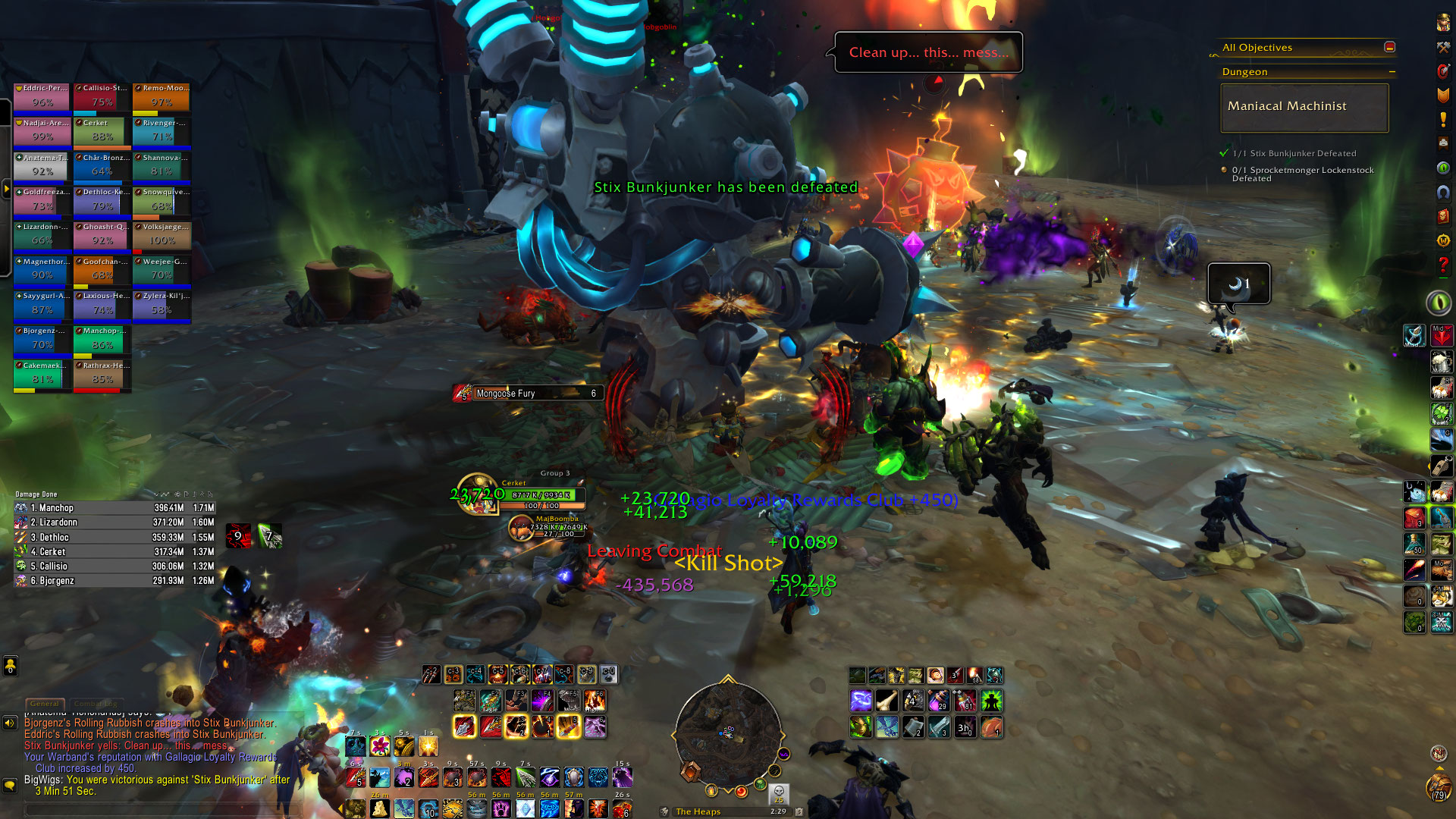Use the purple potion with 29 charges
The image size is (1456, 819).
point(939,701)
